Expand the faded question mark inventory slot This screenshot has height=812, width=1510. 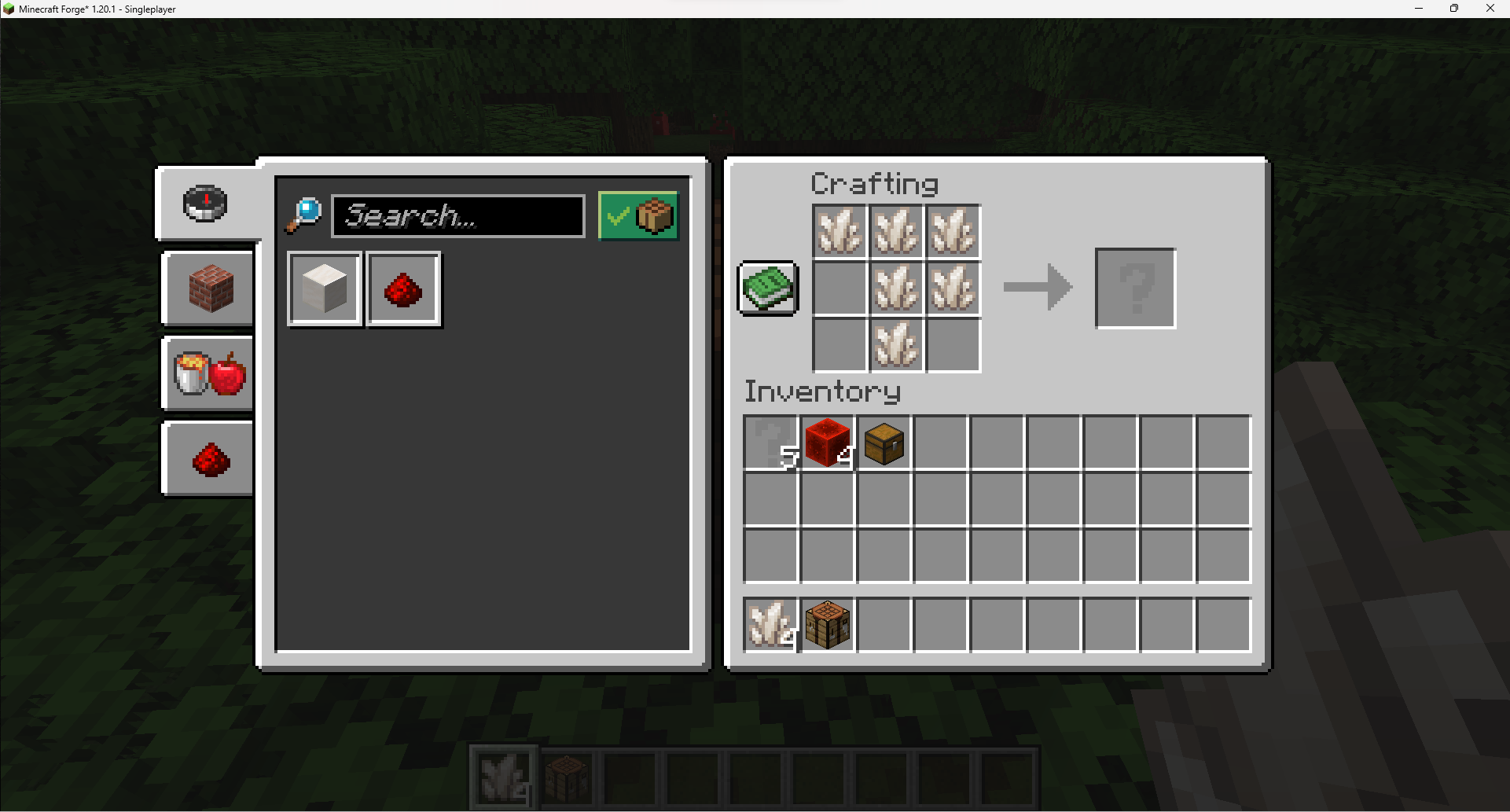pyautogui.click(x=770, y=443)
